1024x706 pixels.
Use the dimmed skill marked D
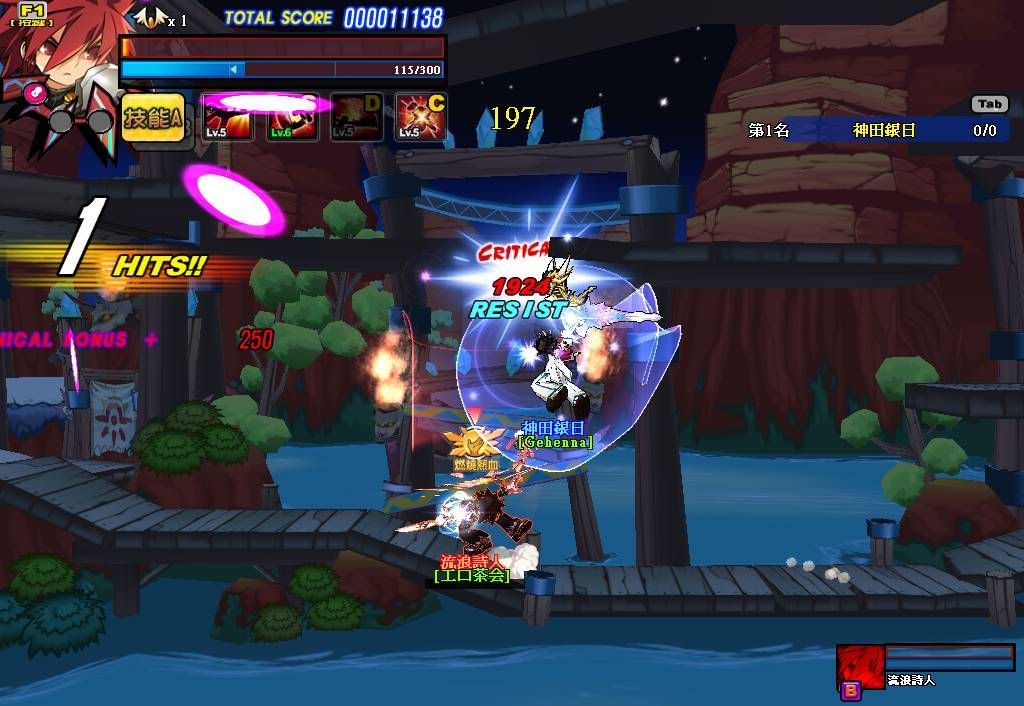[356, 118]
